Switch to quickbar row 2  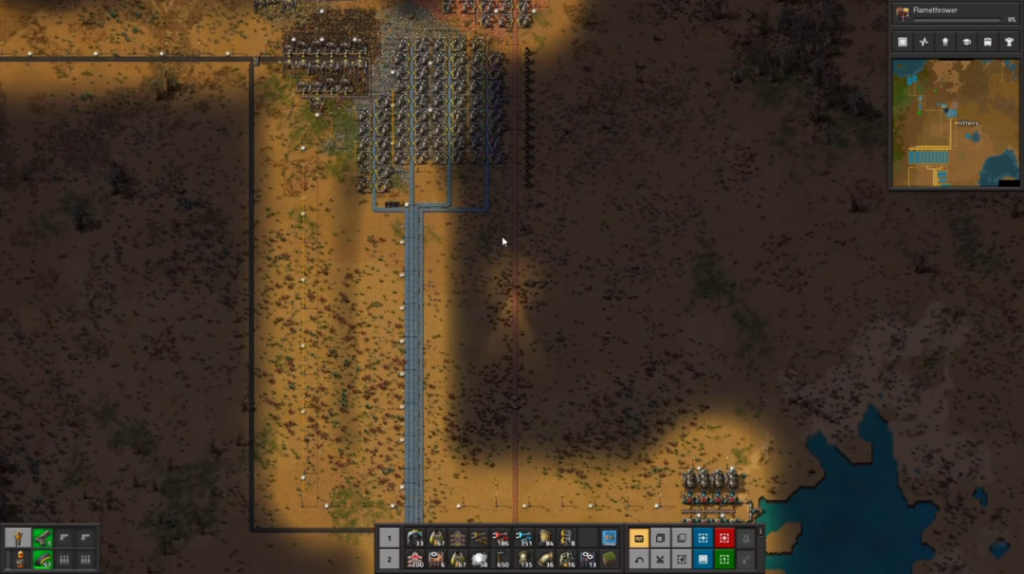pyautogui.click(x=391, y=559)
